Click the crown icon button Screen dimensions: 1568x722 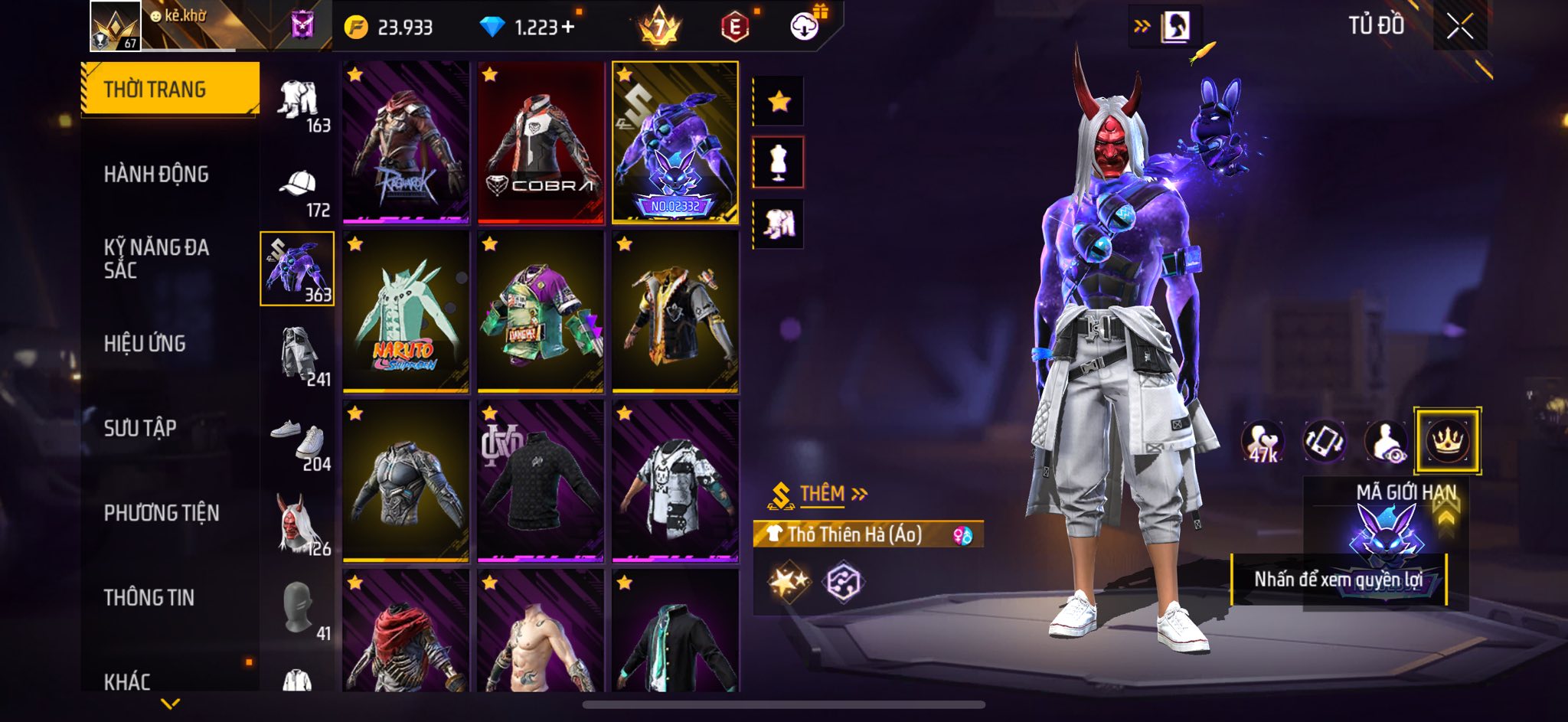1447,441
